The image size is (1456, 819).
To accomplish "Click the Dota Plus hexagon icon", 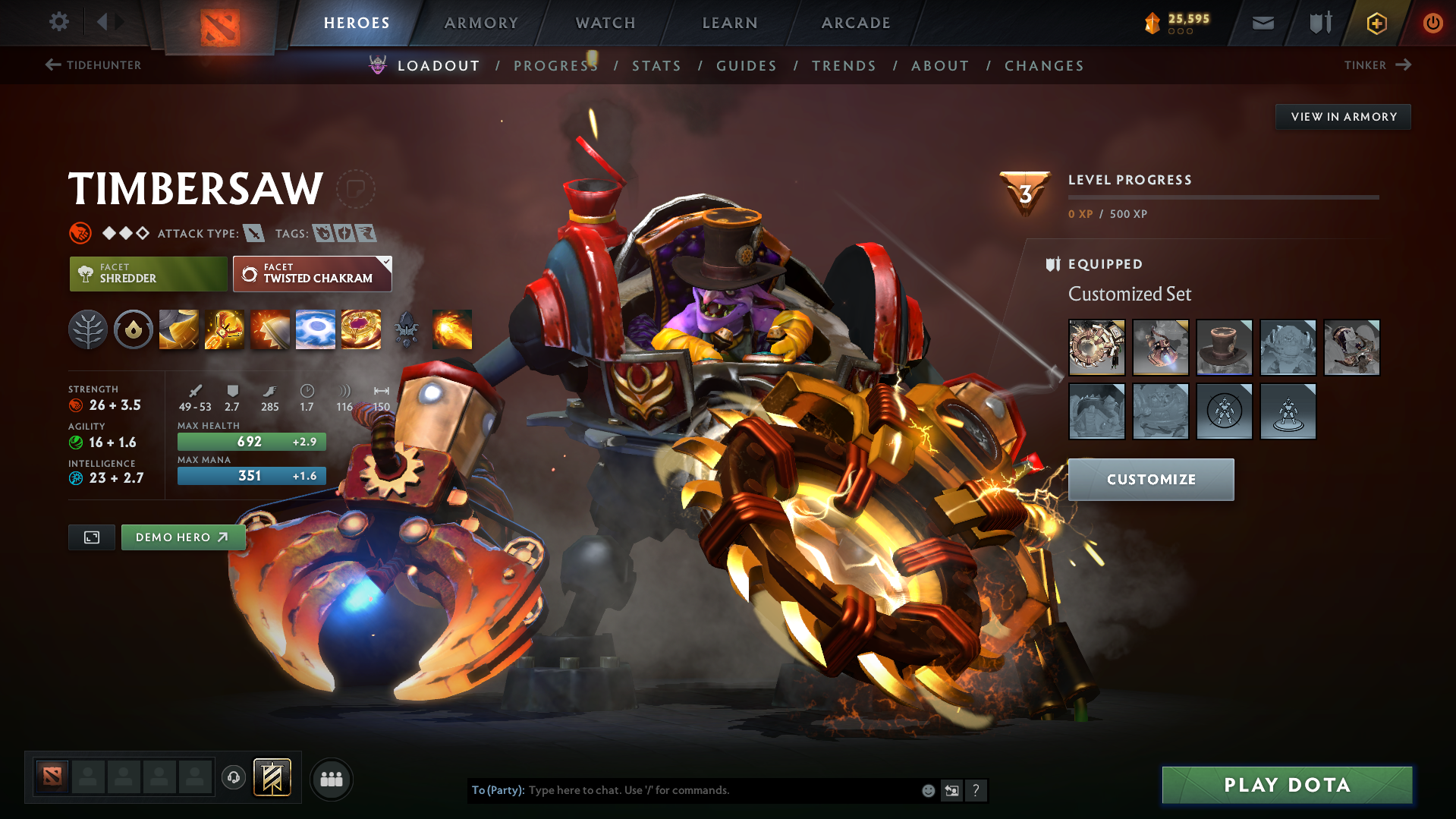I will coord(1376,23).
